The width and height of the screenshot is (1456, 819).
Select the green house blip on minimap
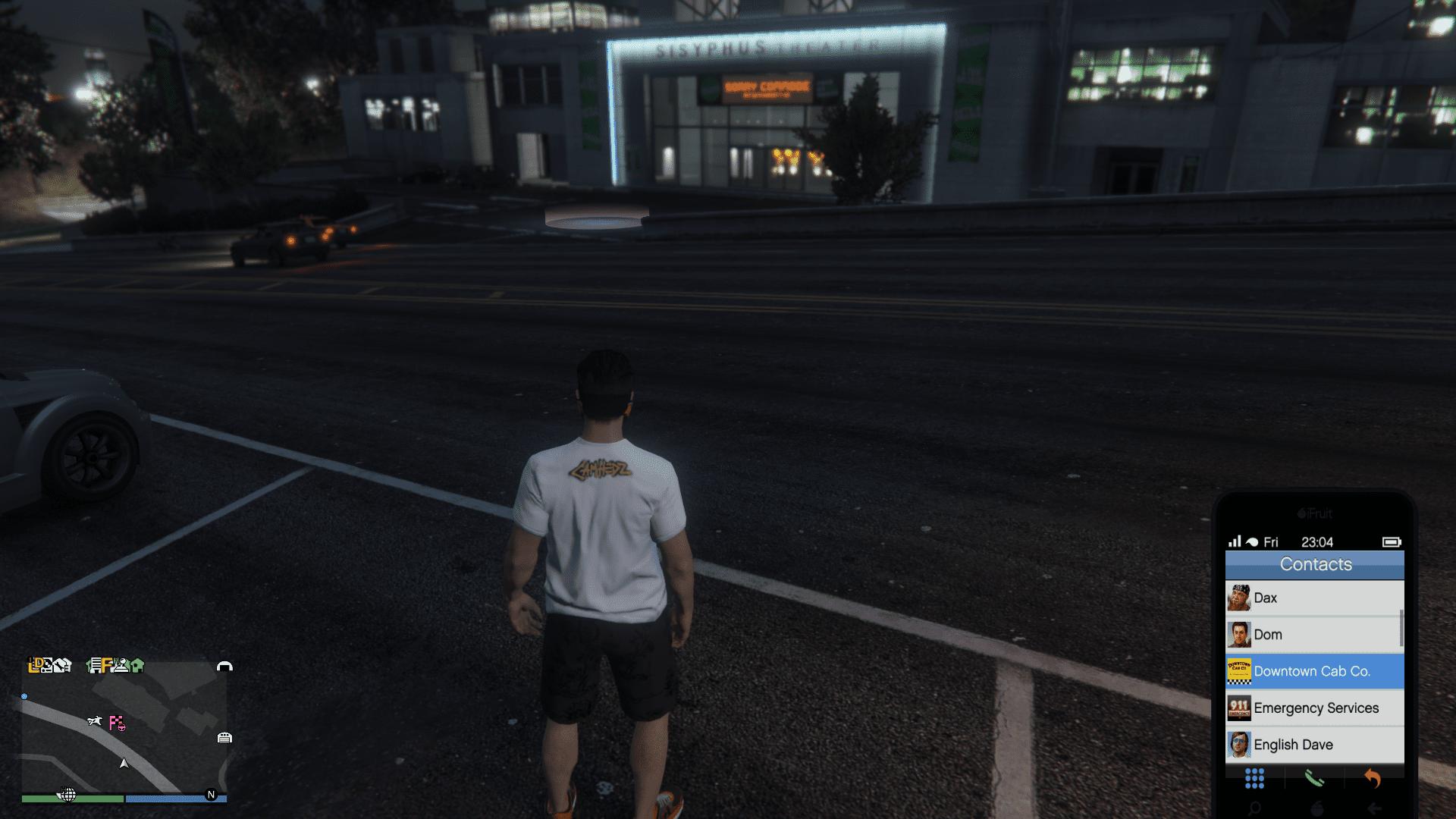tap(137, 666)
